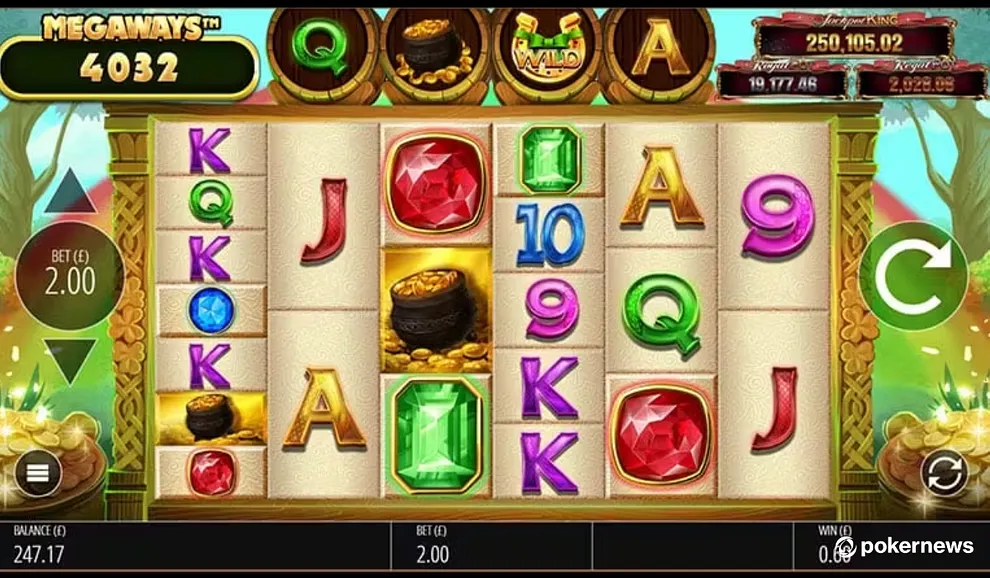This screenshot has width=990, height=578.
Task: Increase the bet with the up arrow
Action: 69,192
